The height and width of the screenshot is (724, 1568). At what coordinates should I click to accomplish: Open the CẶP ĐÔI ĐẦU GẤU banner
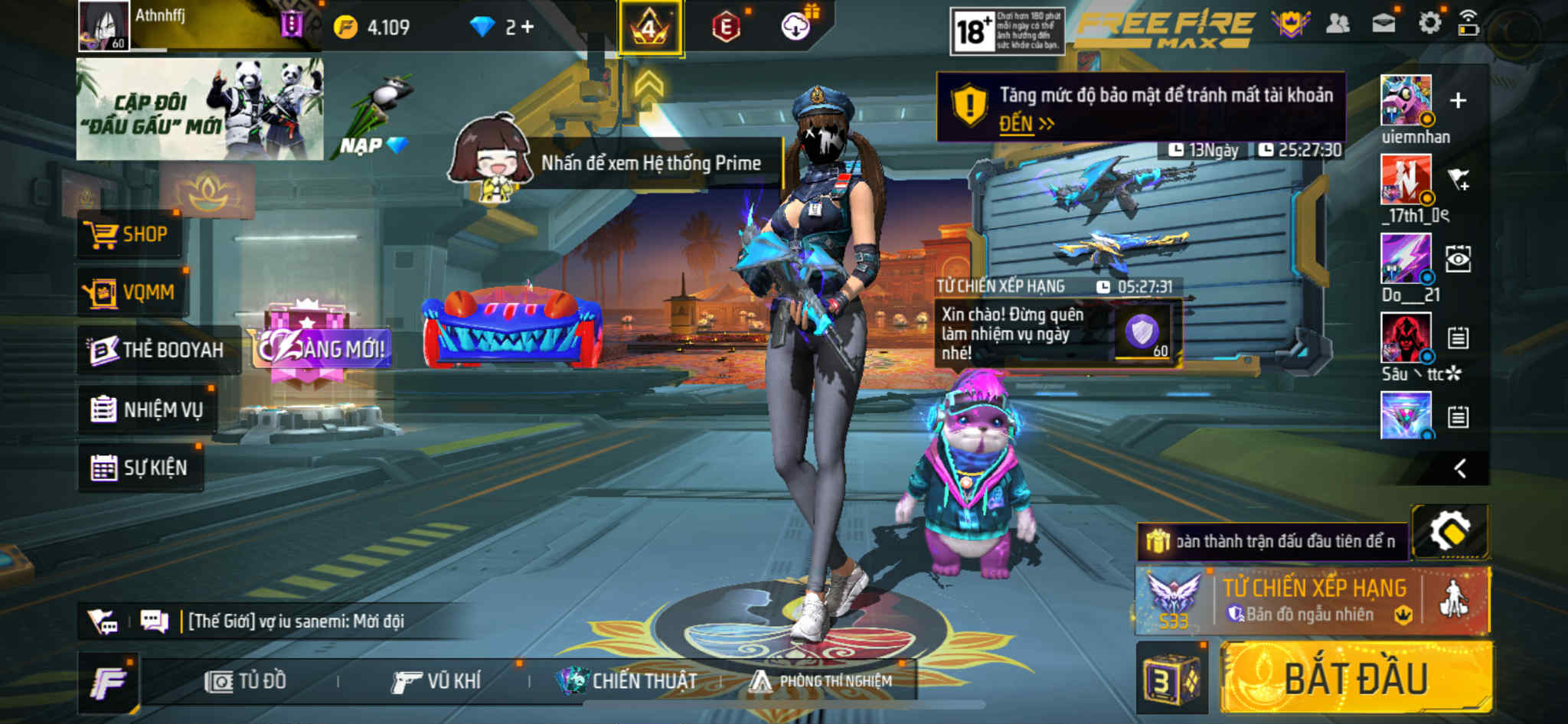(199, 109)
